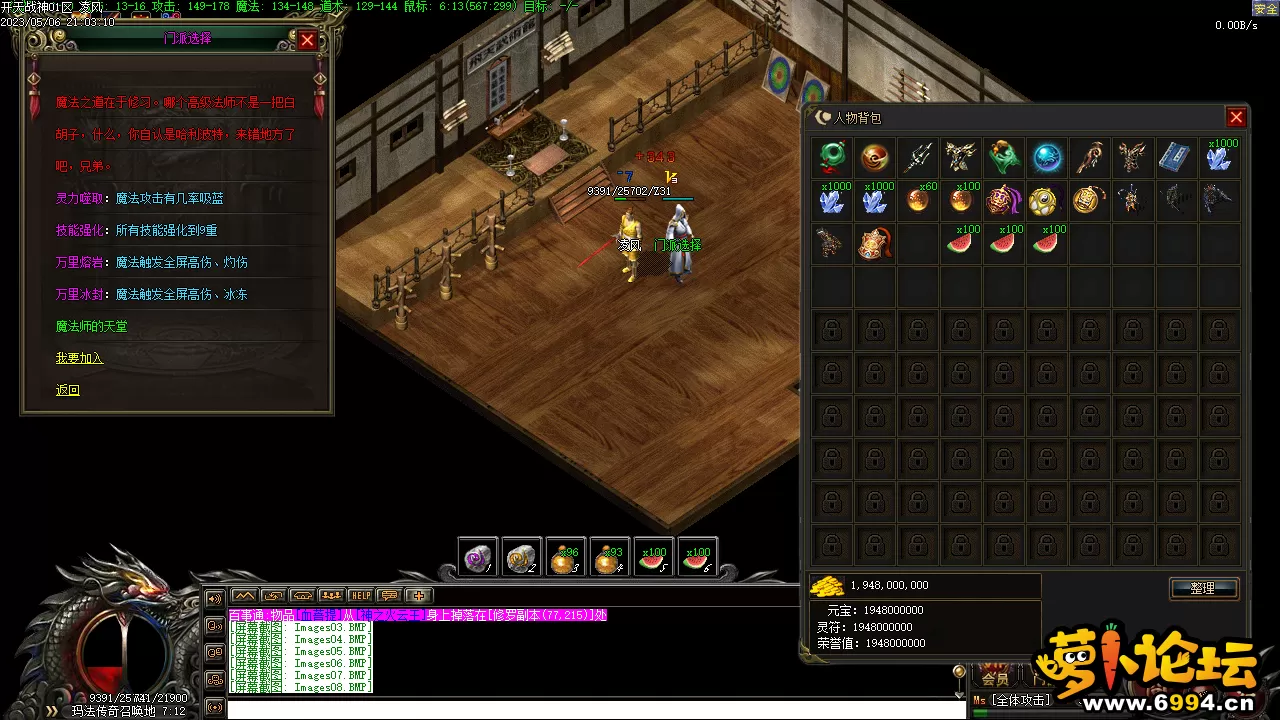The width and height of the screenshot is (1280, 720).
Task: Select the green jade ring item
Action: pyautogui.click(x=832, y=157)
